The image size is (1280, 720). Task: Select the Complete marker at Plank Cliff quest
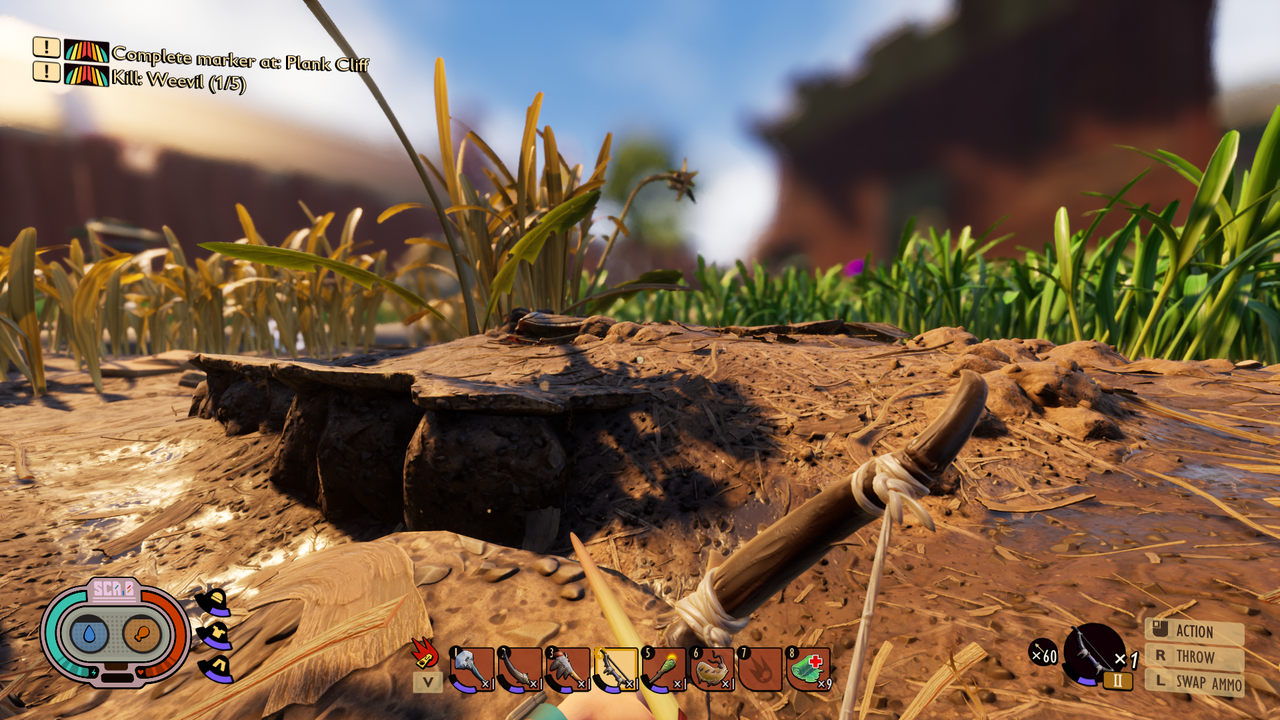pos(240,56)
